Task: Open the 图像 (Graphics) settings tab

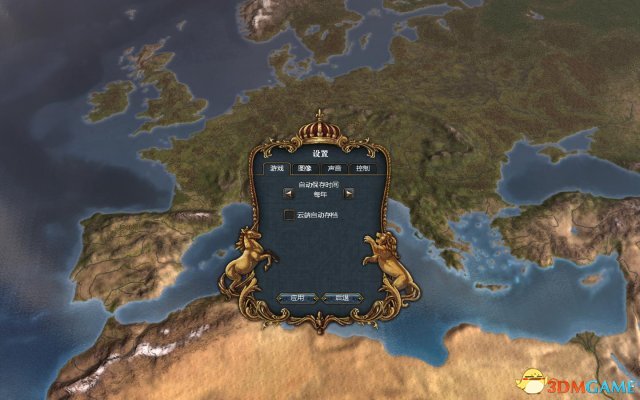Action: click(x=306, y=169)
